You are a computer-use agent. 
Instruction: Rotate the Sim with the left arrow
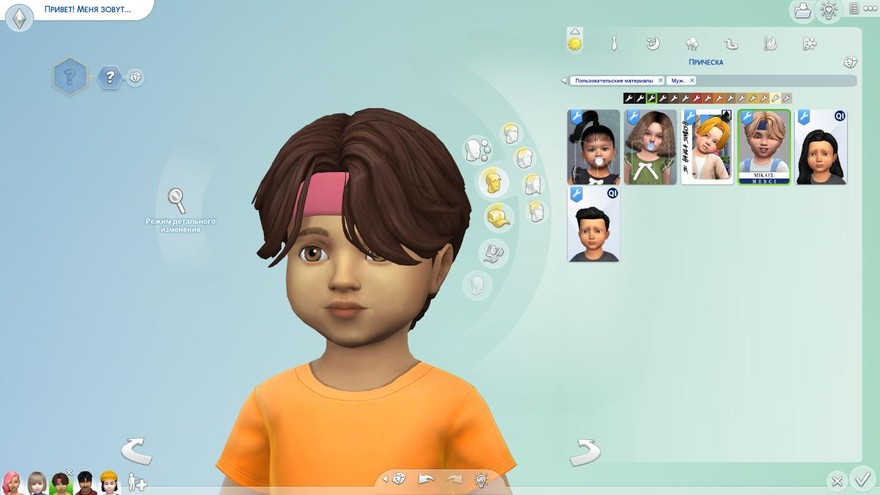(x=136, y=451)
